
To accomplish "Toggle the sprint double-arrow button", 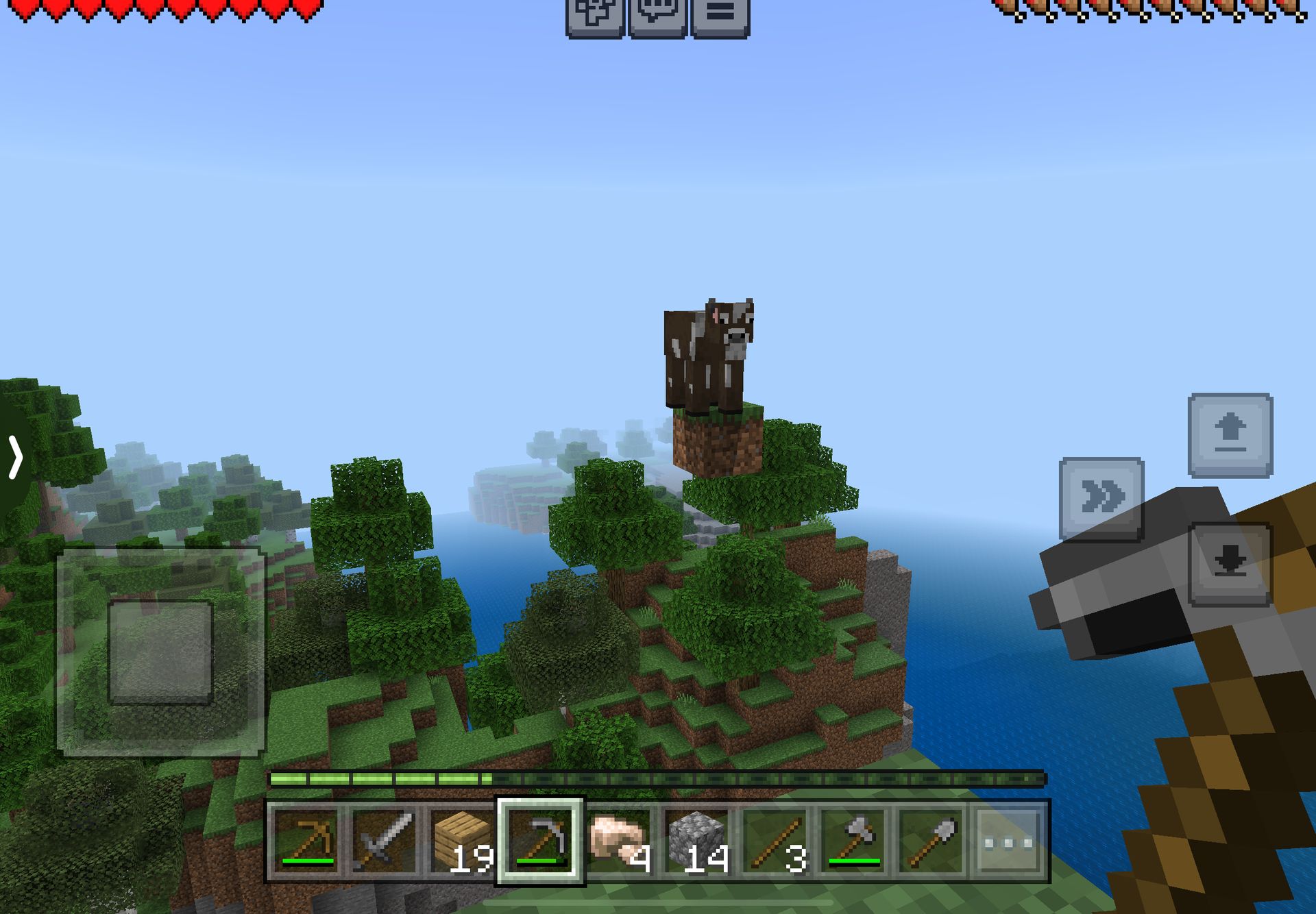I will coord(1101,498).
